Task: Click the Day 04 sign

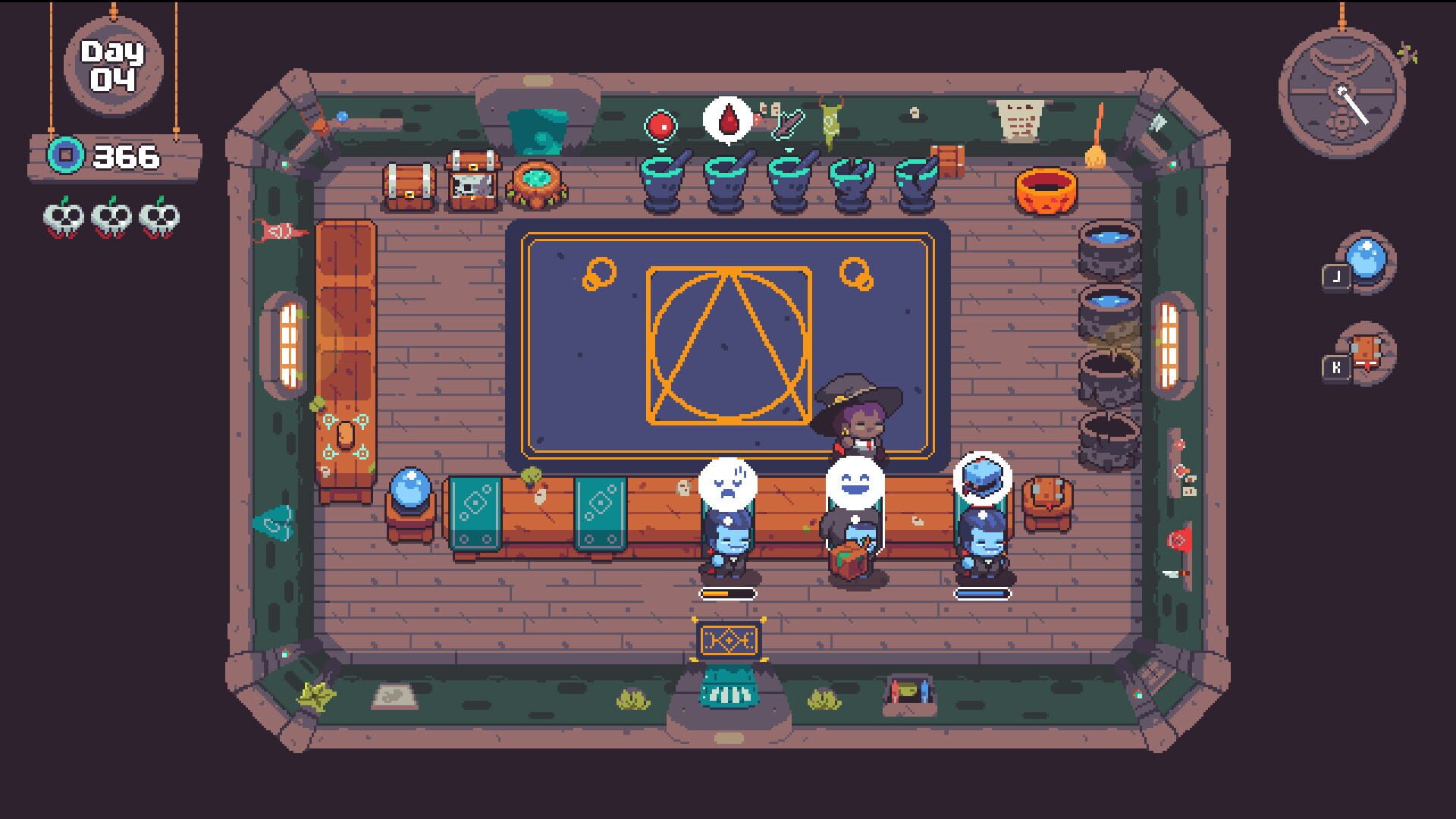Action: (114, 64)
